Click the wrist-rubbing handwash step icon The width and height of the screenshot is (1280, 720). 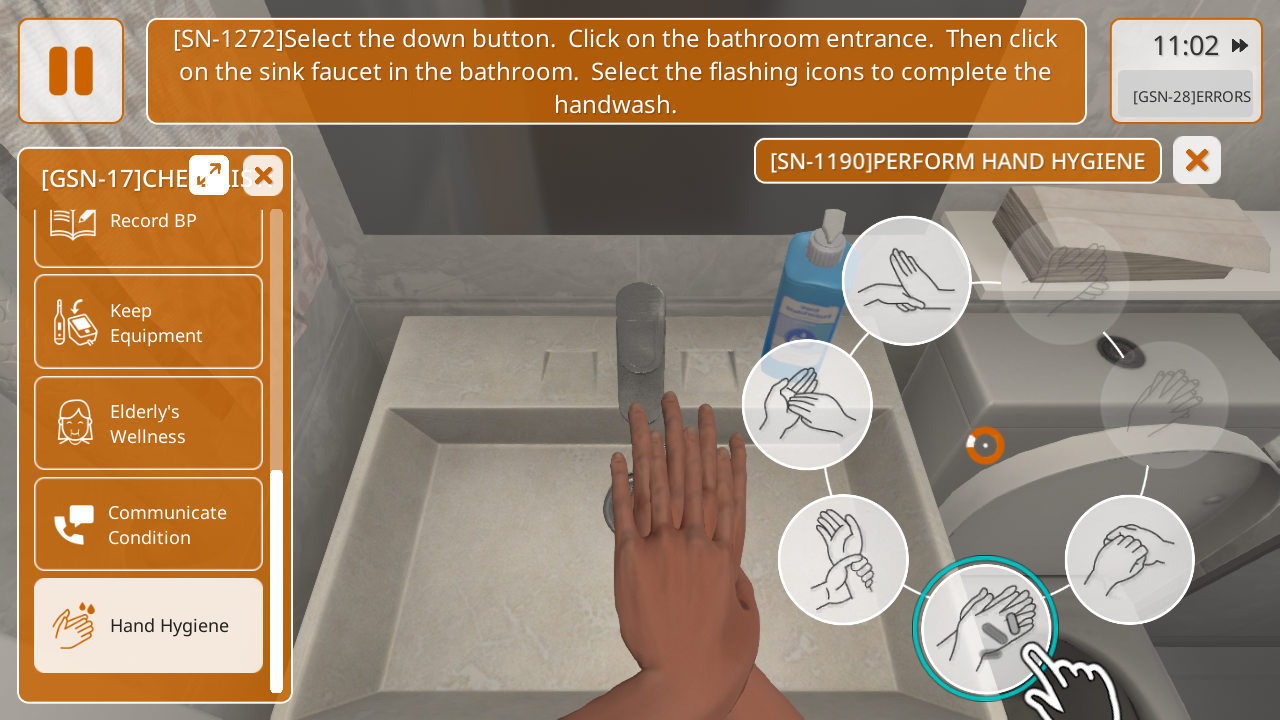coord(843,559)
